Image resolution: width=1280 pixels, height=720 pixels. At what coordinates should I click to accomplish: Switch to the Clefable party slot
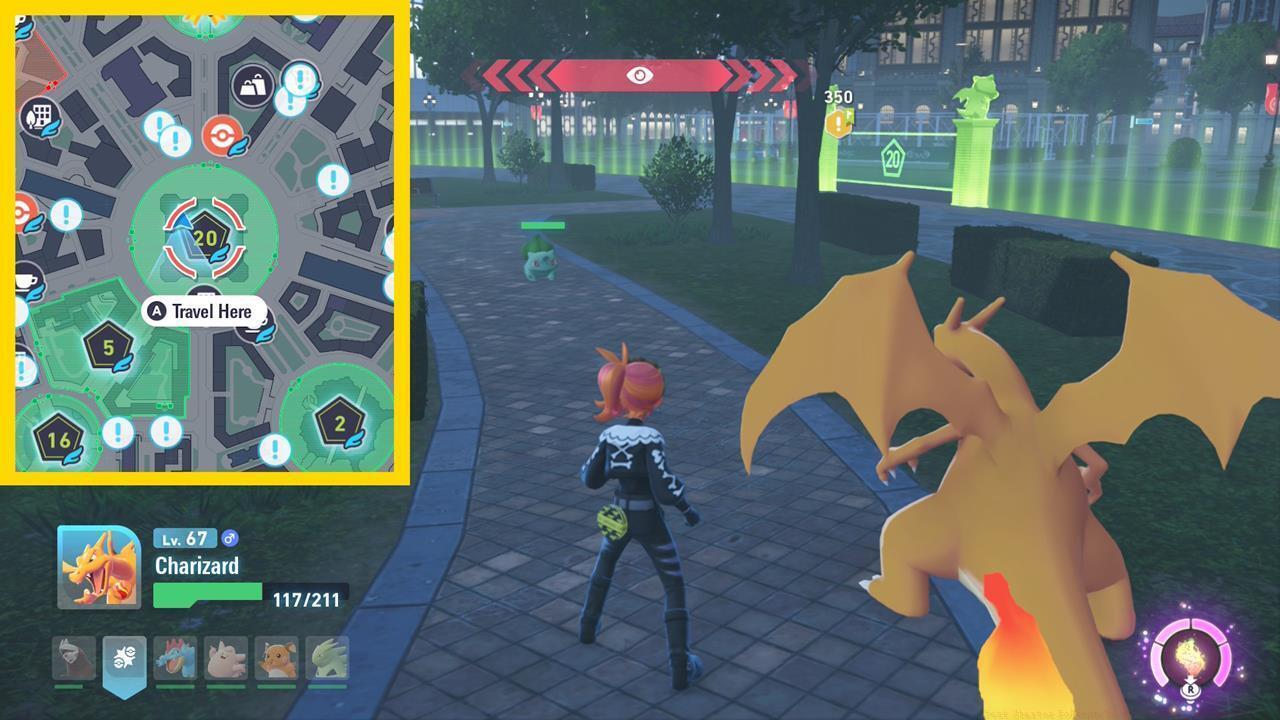point(226,658)
